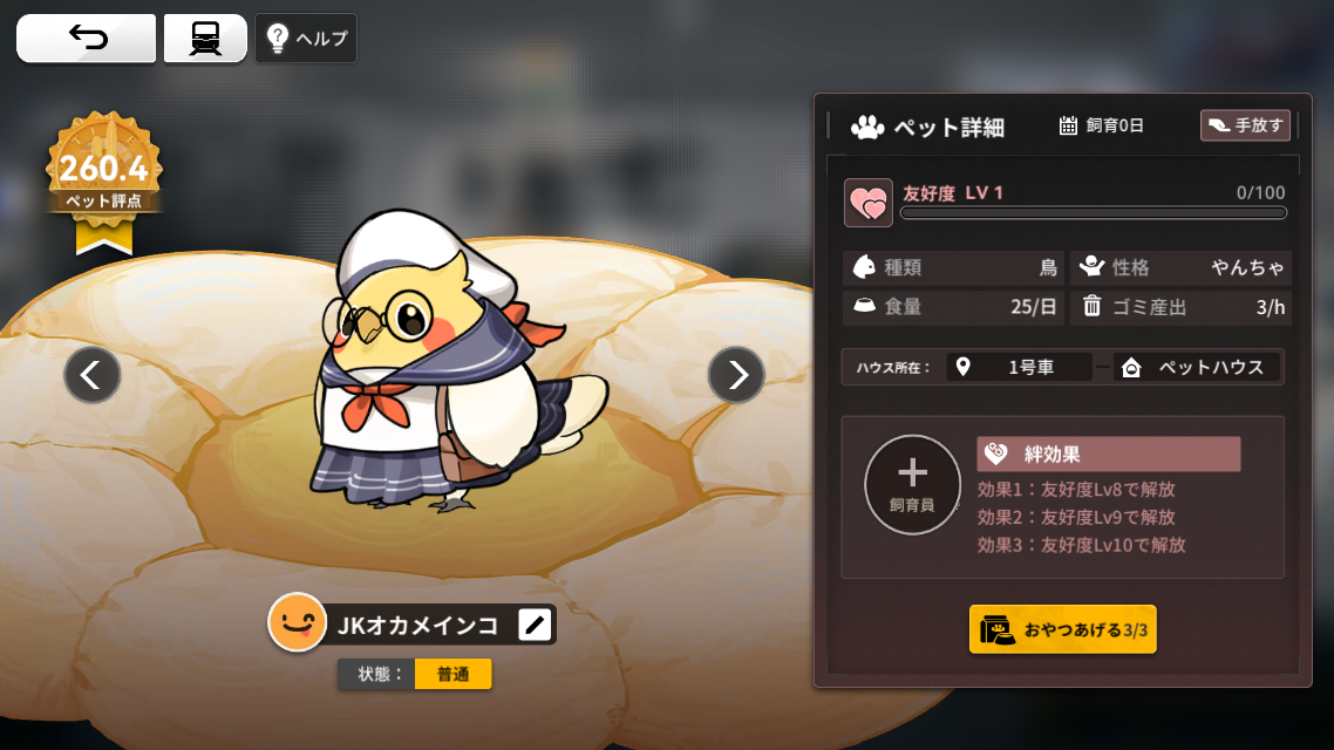Viewport: 1334px width, 750px height.
Task: Open the ペットハウス location button
Action: [x=1198, y=367]
